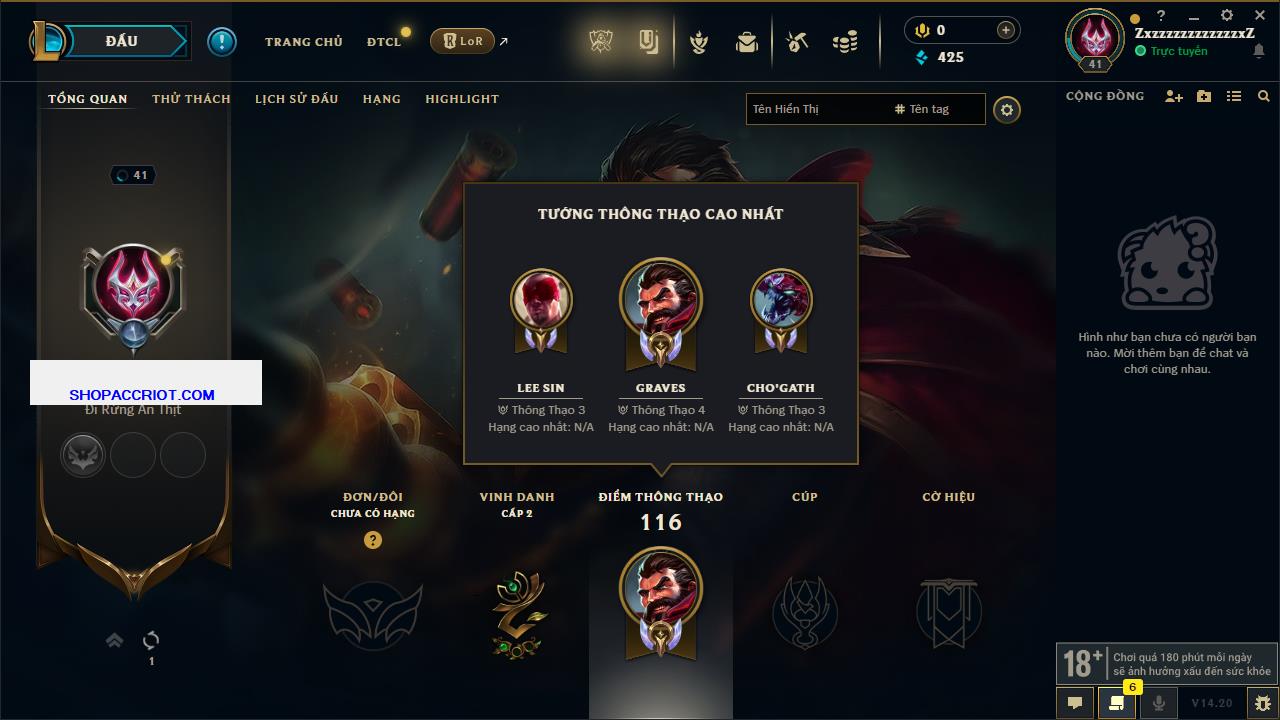1280x720 pixels.
Task: View the HIGHLIGHT tab
Action: [x=461, y=99]
